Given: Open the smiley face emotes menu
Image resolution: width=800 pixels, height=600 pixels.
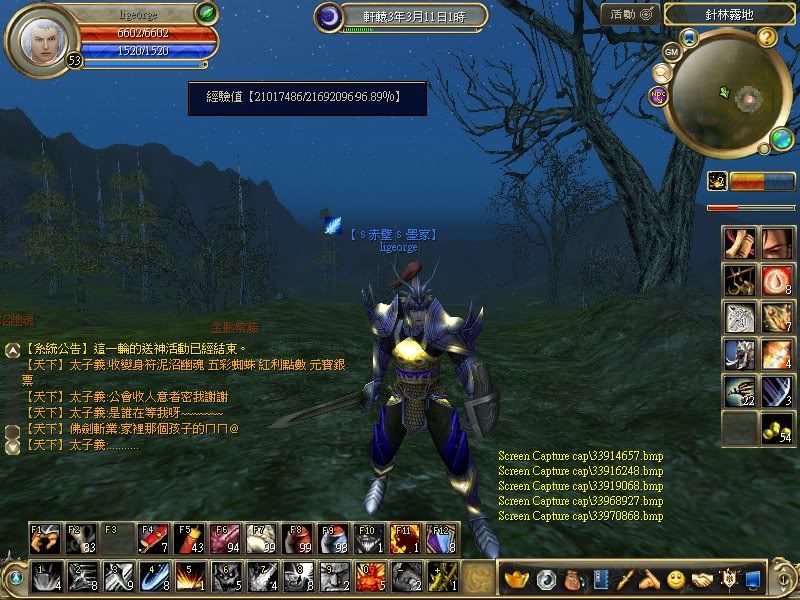Looking at the screenshot, I should click(676, 578).
